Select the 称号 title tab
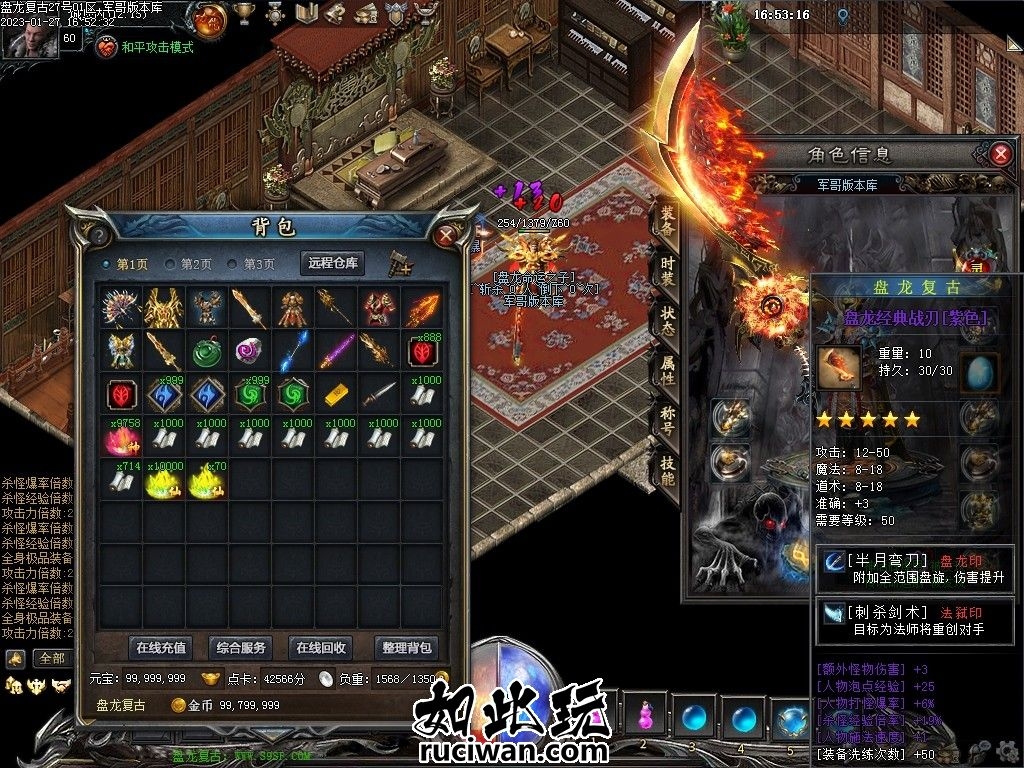Screen dimensions: 1024x768 pos(667,418)
